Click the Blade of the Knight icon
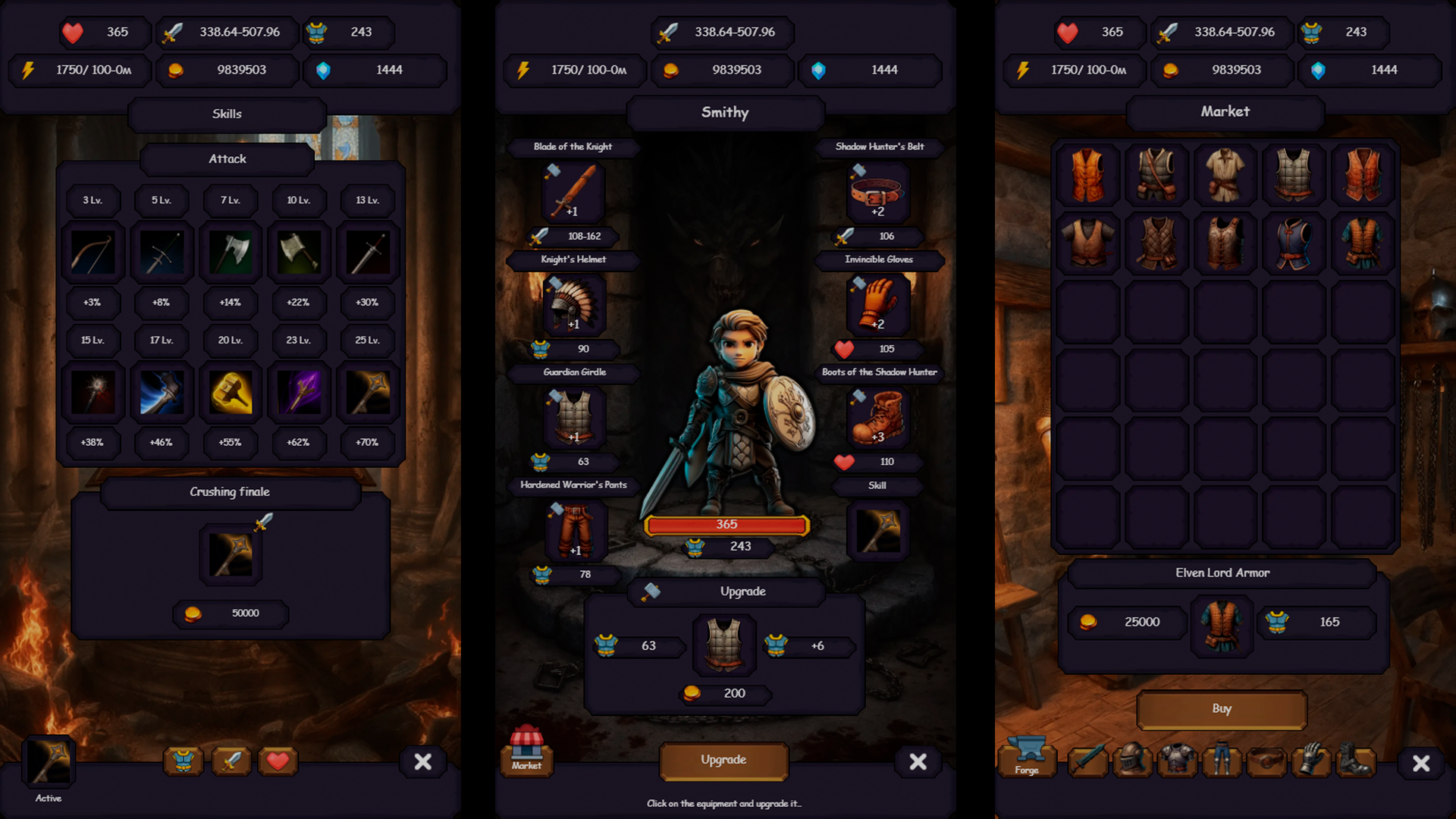 pos(573,192)
